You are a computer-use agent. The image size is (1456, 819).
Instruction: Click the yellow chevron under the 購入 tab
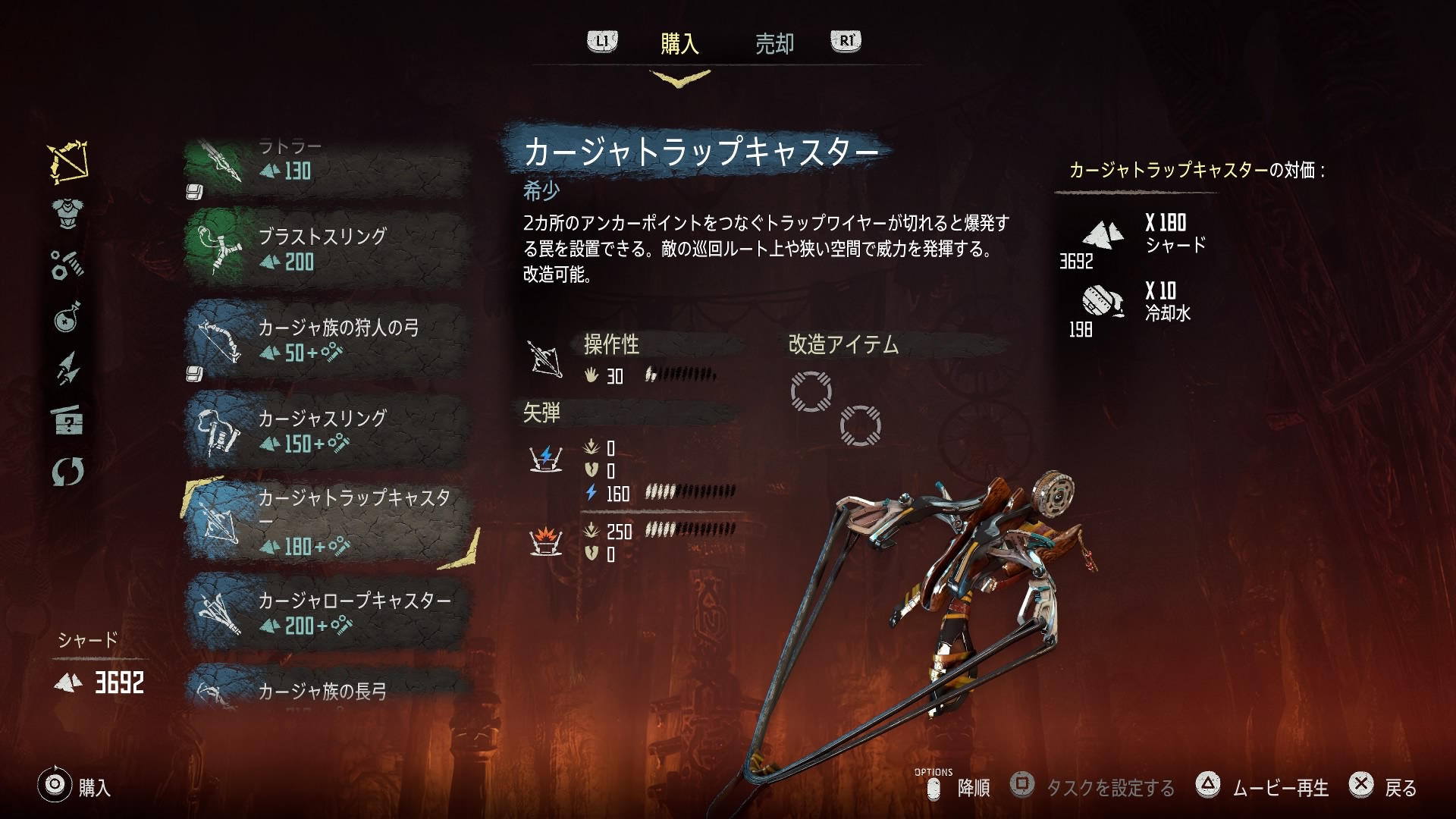[x=682, y=77]
